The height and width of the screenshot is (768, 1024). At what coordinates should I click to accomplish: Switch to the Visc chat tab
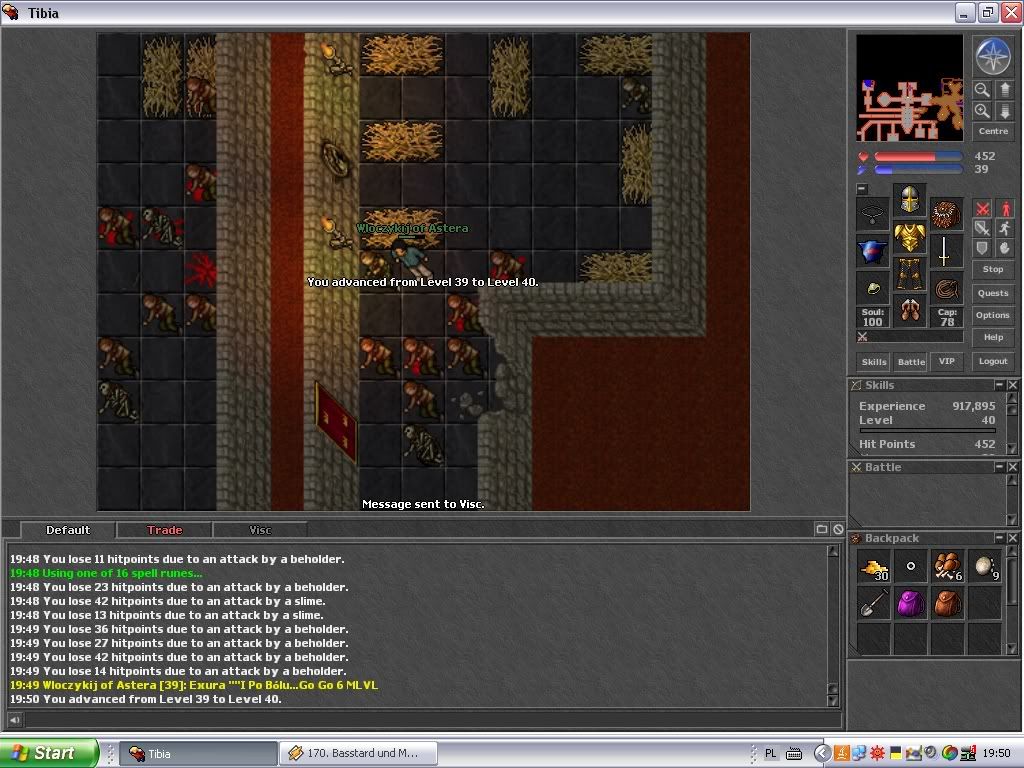[260, 530]
